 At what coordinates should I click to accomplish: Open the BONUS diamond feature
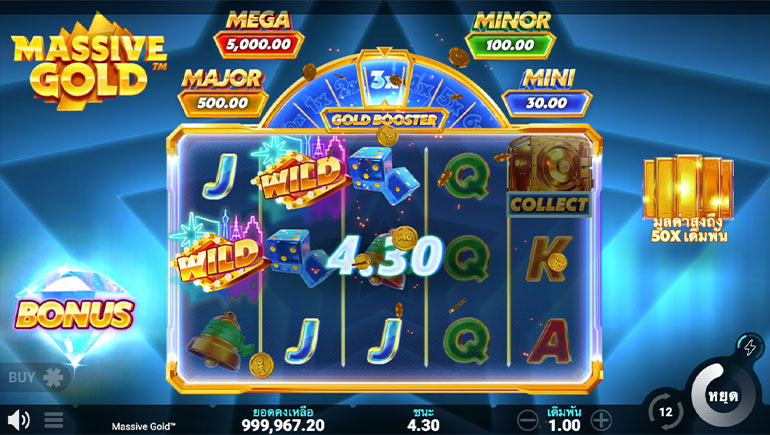73,311
